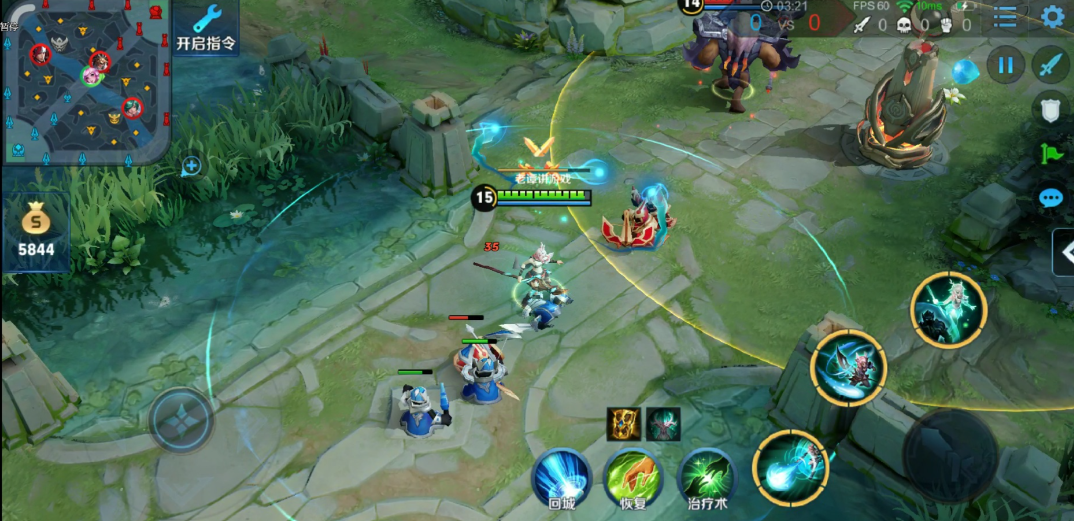The image size is (1074, 521).
Task: Select the golden armor equipment icon
Action: (624, 424)
